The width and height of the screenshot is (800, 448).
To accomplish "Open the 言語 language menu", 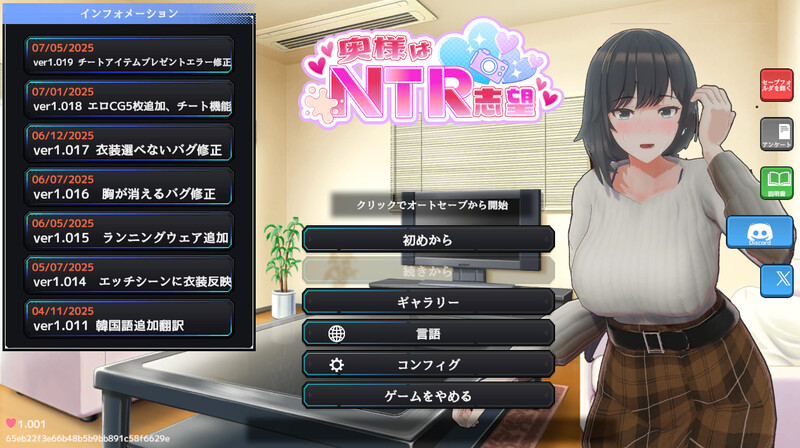I will [x=428, y=334].
